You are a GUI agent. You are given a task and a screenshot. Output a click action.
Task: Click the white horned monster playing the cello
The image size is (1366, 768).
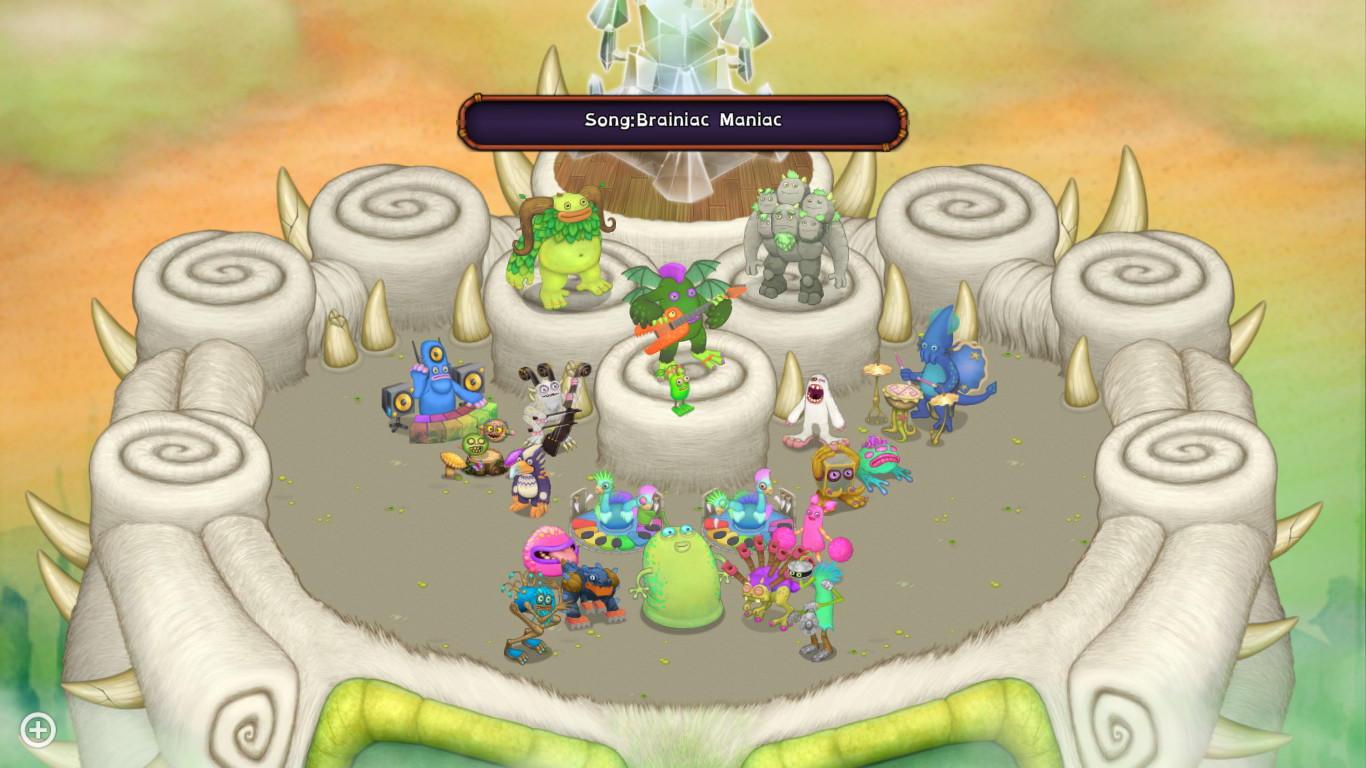545,400
